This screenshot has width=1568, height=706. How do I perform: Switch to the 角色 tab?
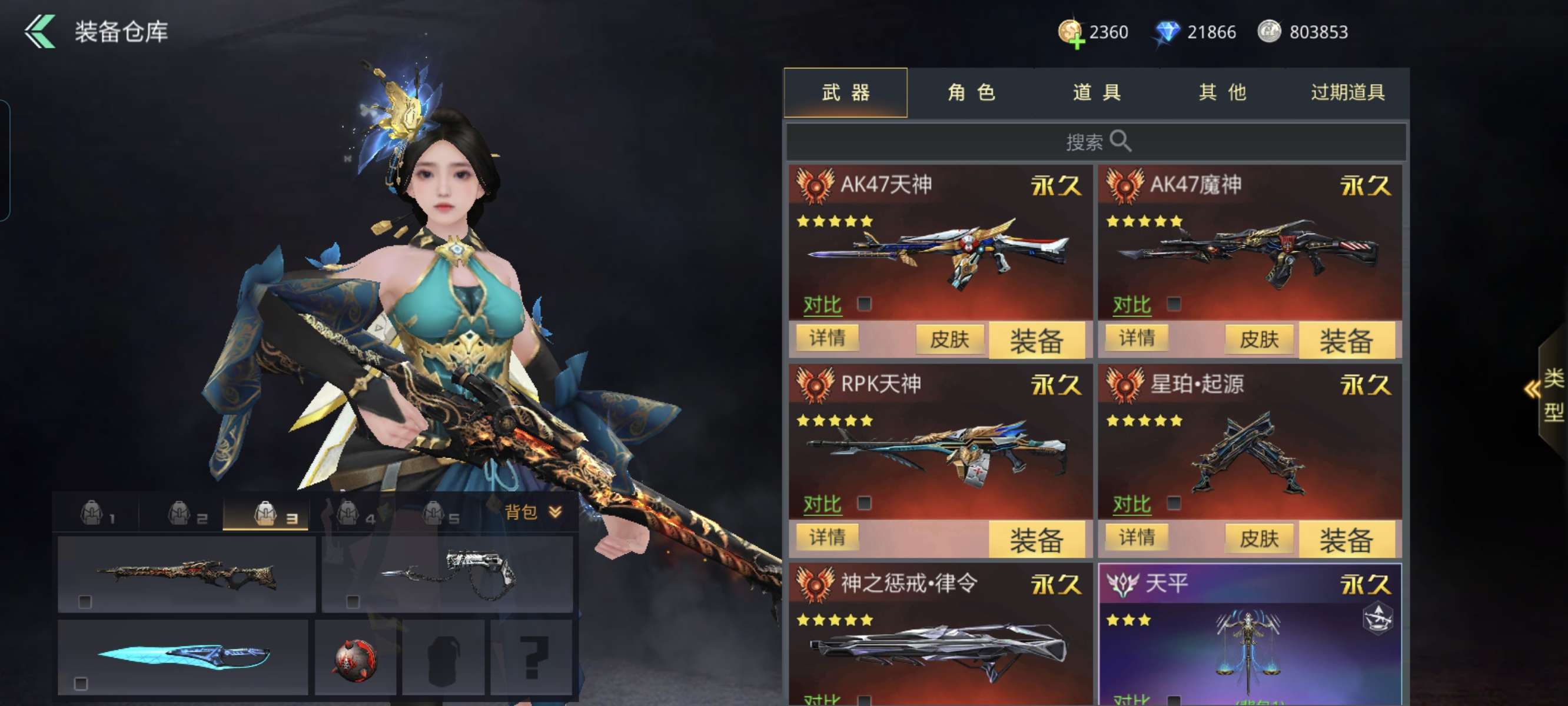point(971,92)
